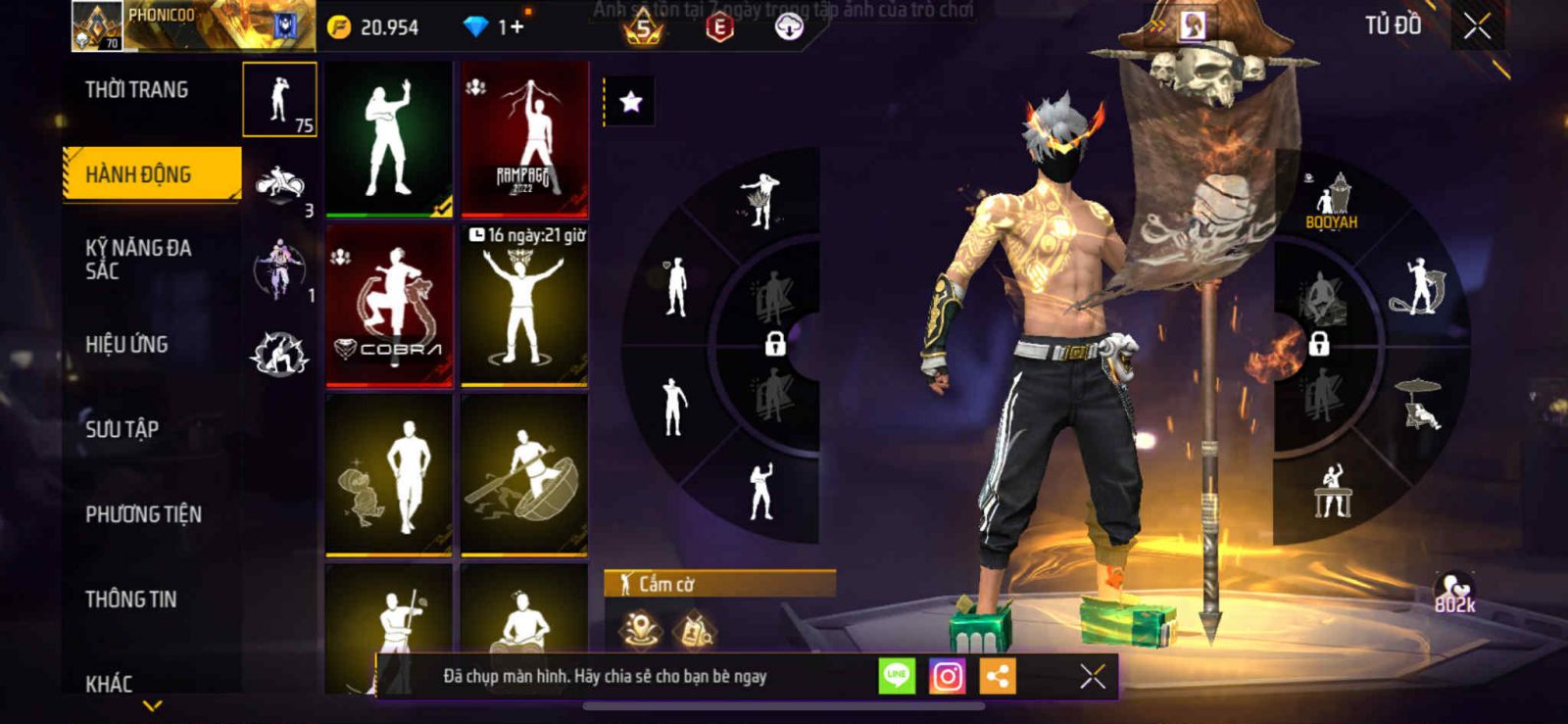Dismiss the screenshot share banner
This screenshot has height=724, width=1568.
(x=1093, y=676)
